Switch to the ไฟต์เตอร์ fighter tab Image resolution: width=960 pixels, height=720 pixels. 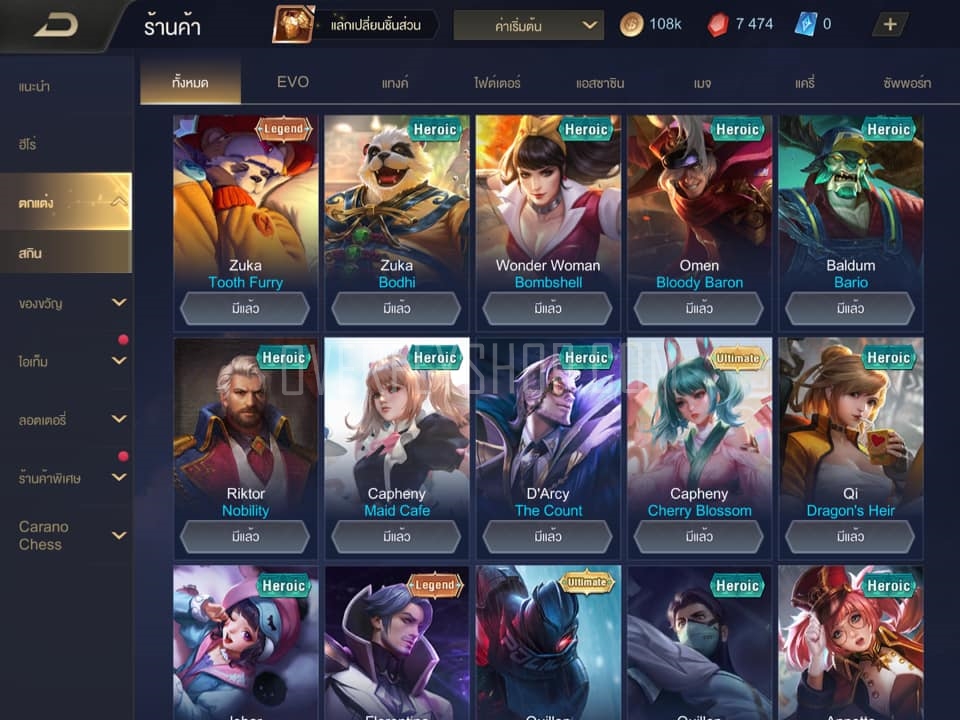click(x=497, y=83)
